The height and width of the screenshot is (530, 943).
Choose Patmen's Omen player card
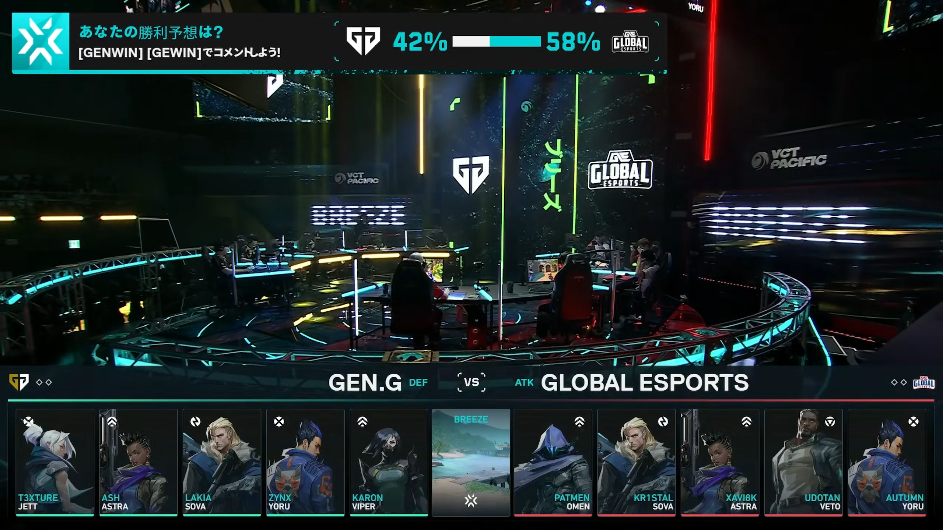point(554,462)
